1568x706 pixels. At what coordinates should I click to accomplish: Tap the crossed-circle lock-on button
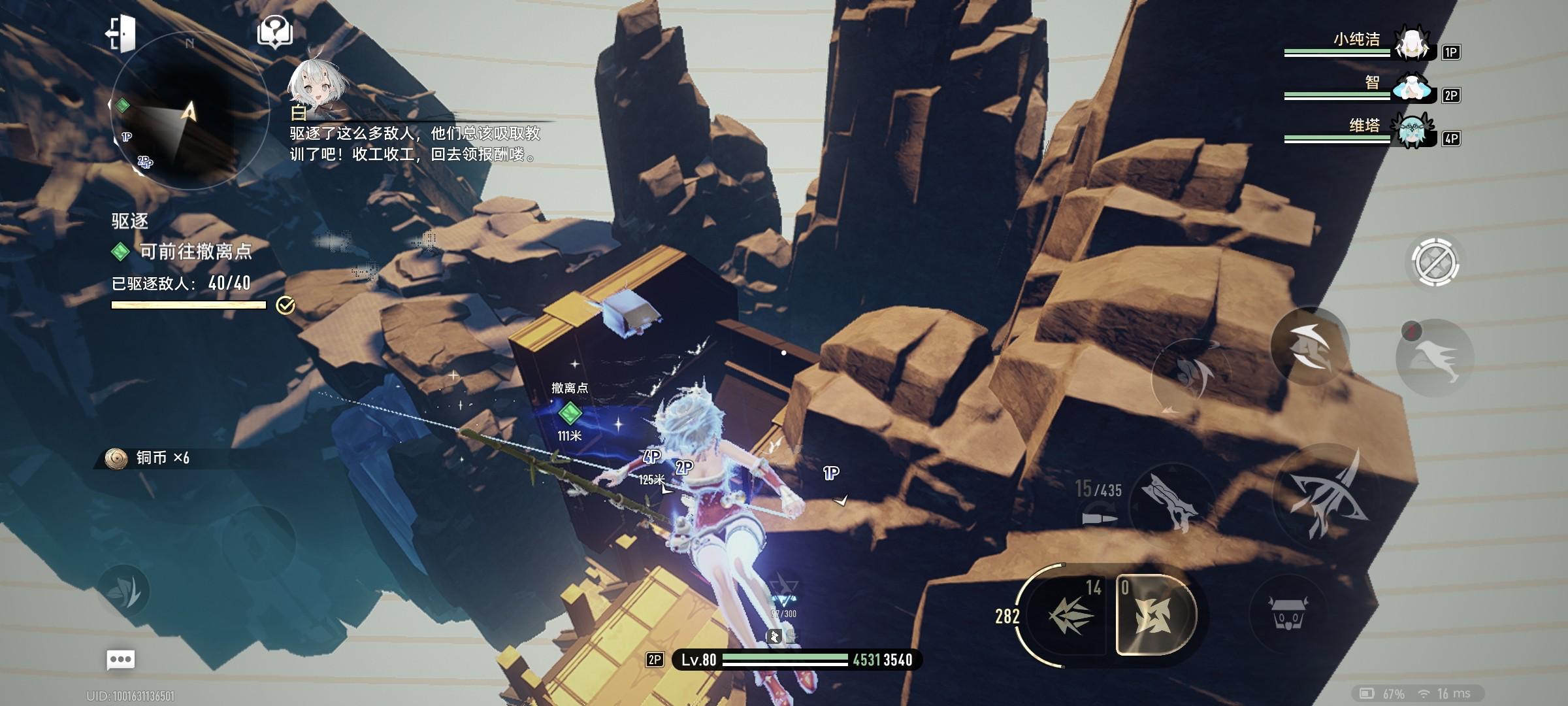pyautogui.click(x=1435, y=262)
